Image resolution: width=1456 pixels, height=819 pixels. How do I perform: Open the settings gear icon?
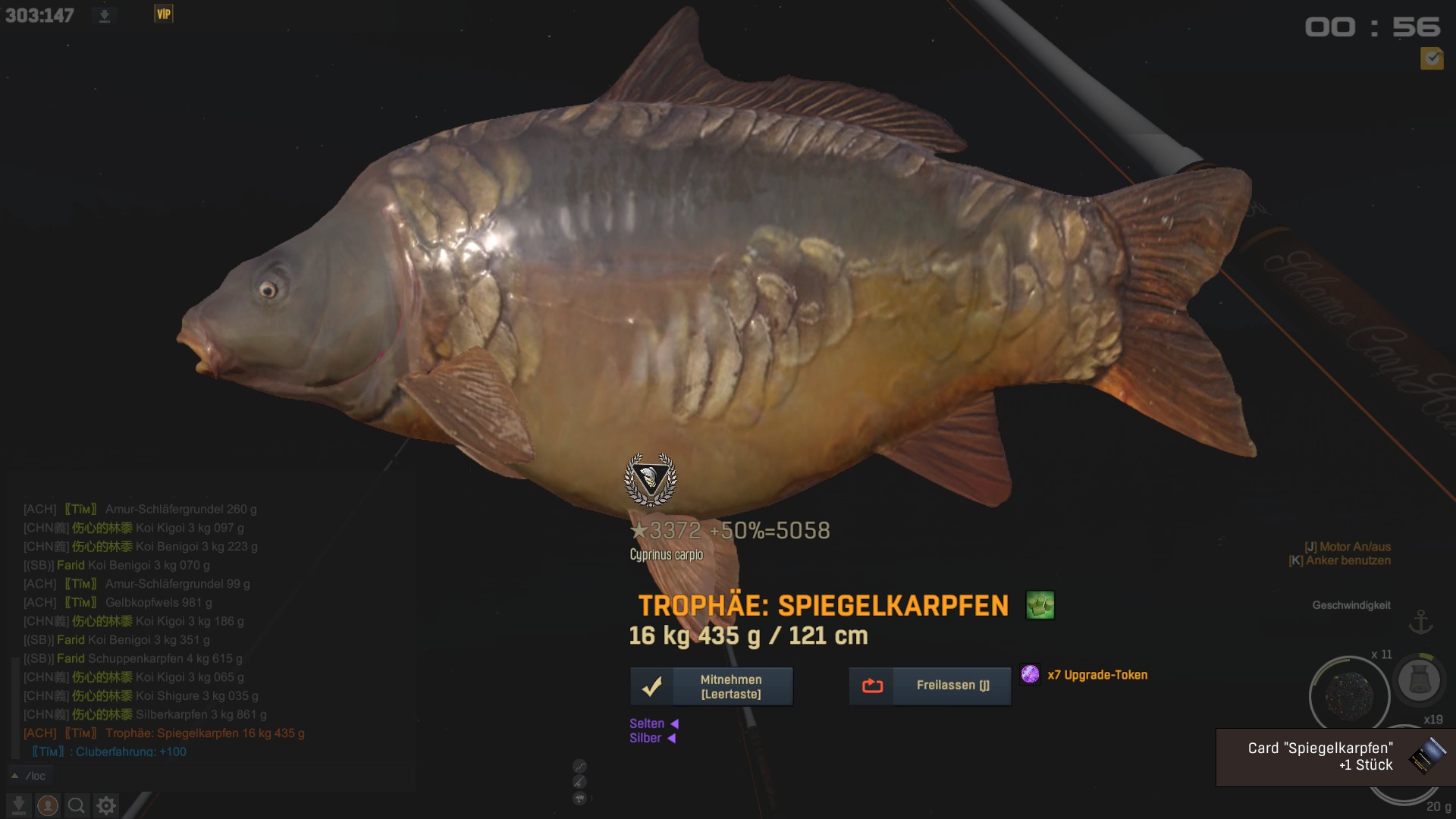(106, 805)
